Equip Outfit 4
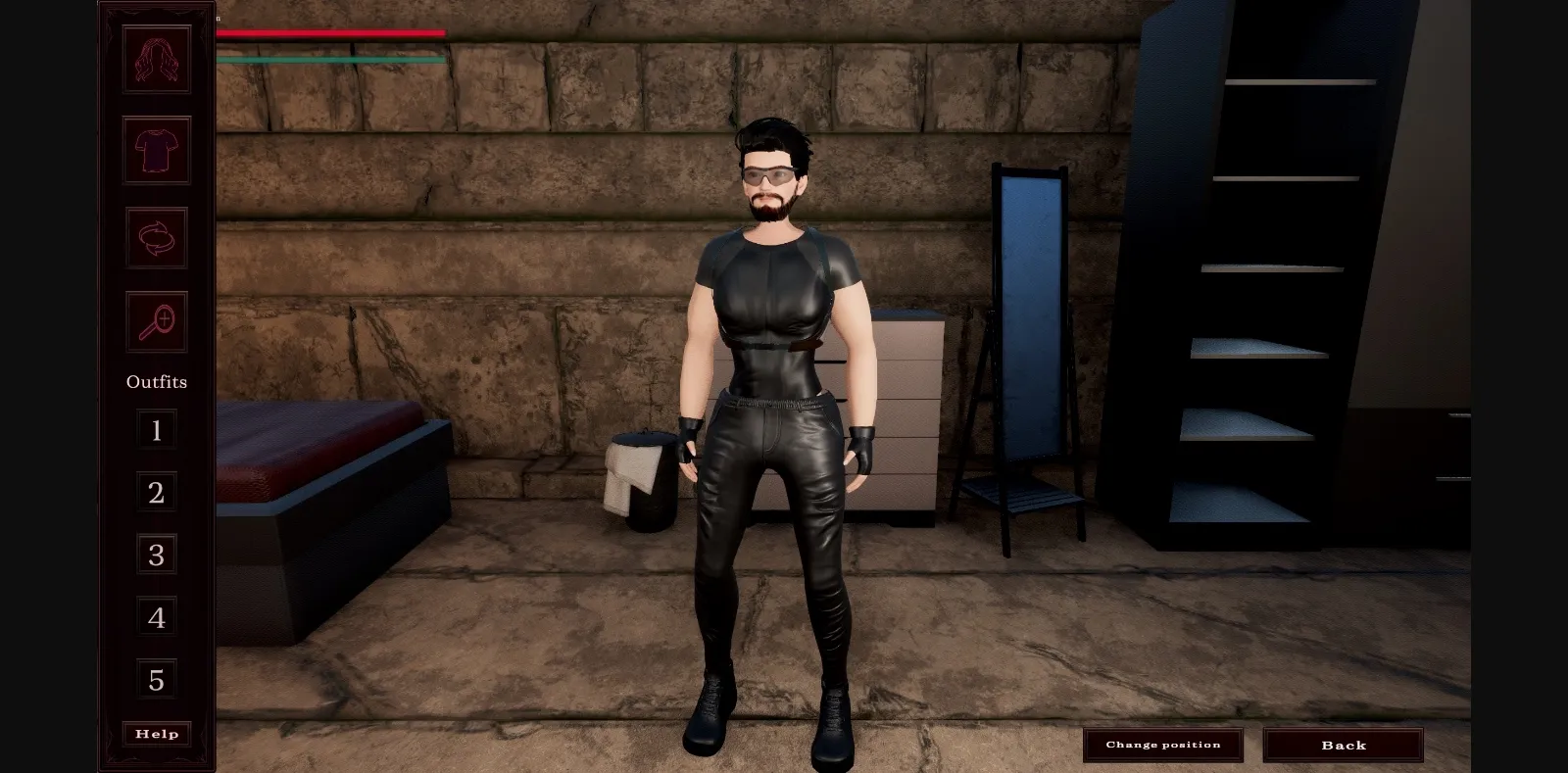This screenshot has width=1568, height=773. click(x=155, y=617)
